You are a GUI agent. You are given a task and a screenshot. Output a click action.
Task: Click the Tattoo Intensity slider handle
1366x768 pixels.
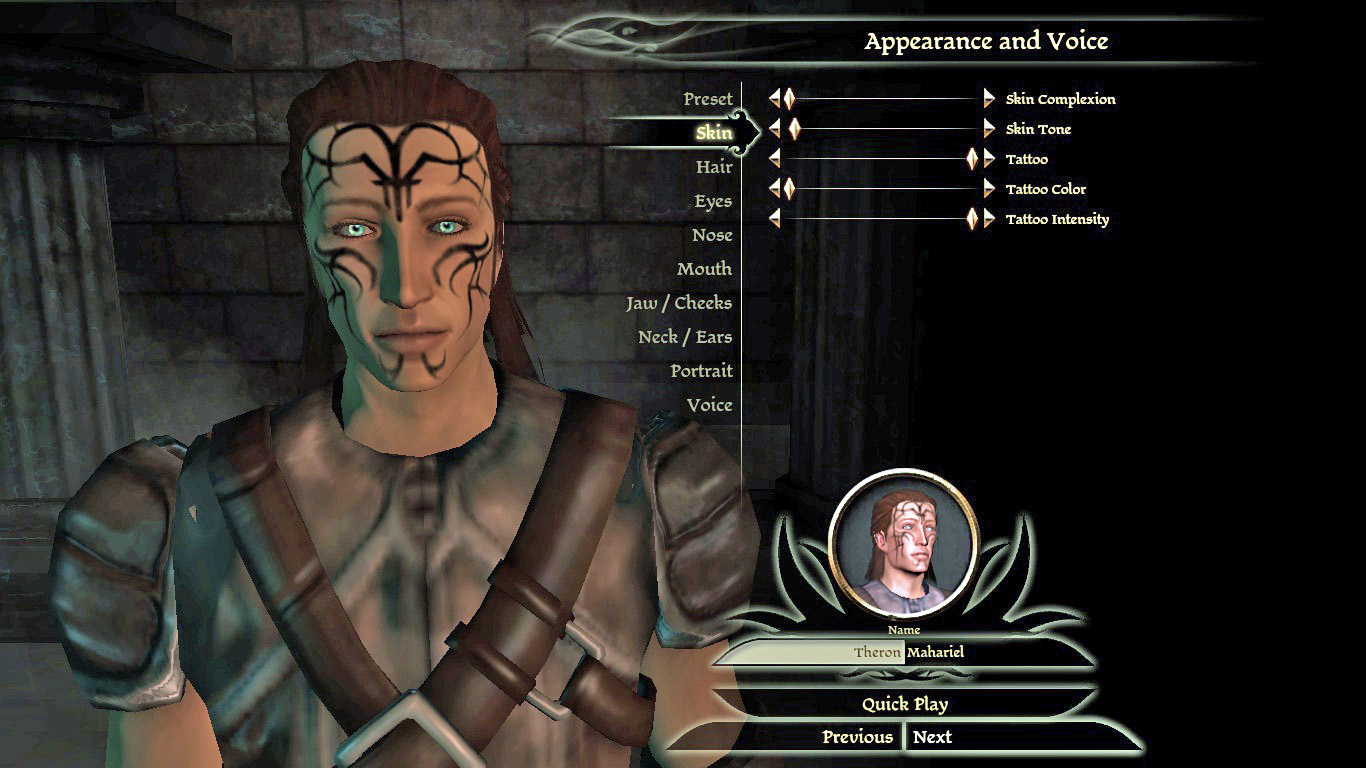972,219
